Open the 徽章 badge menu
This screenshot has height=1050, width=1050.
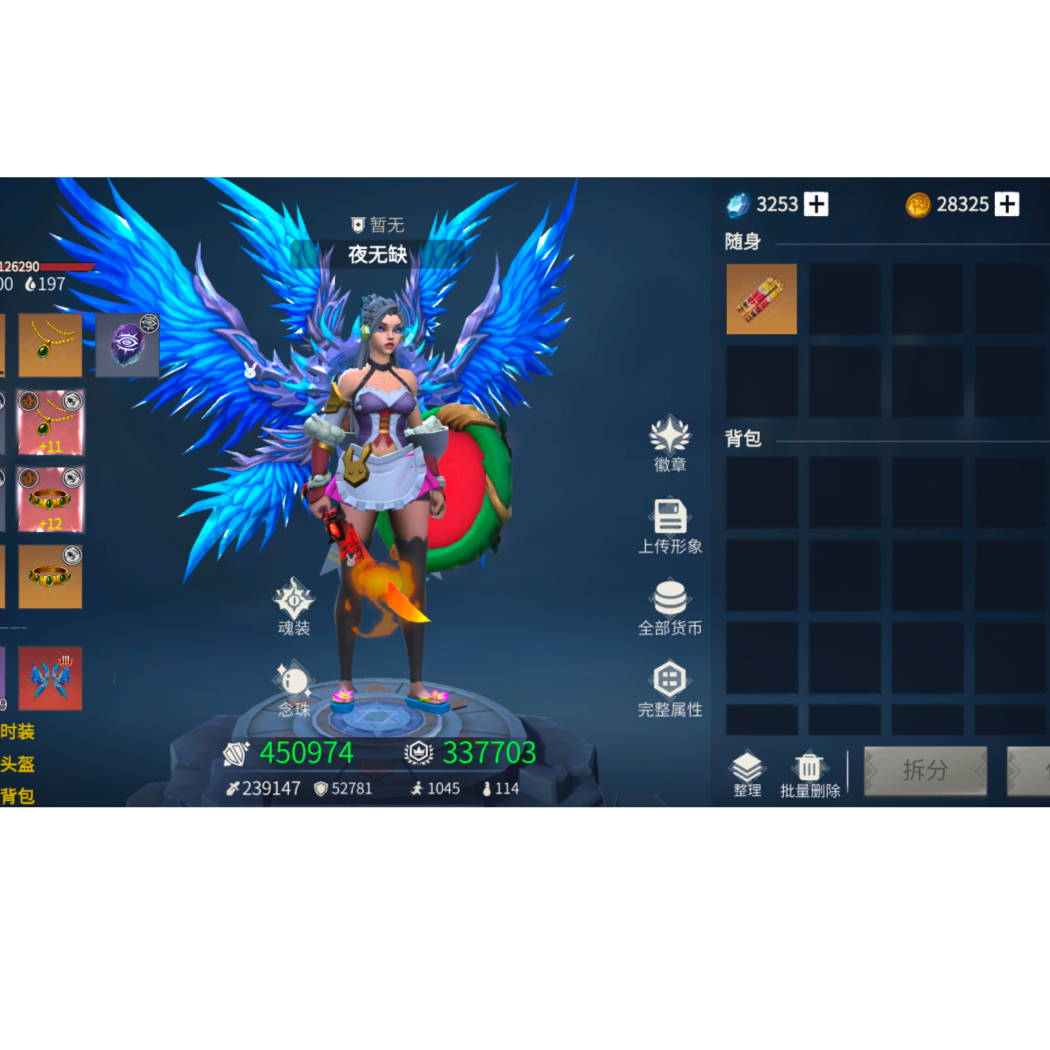point(670,443)
